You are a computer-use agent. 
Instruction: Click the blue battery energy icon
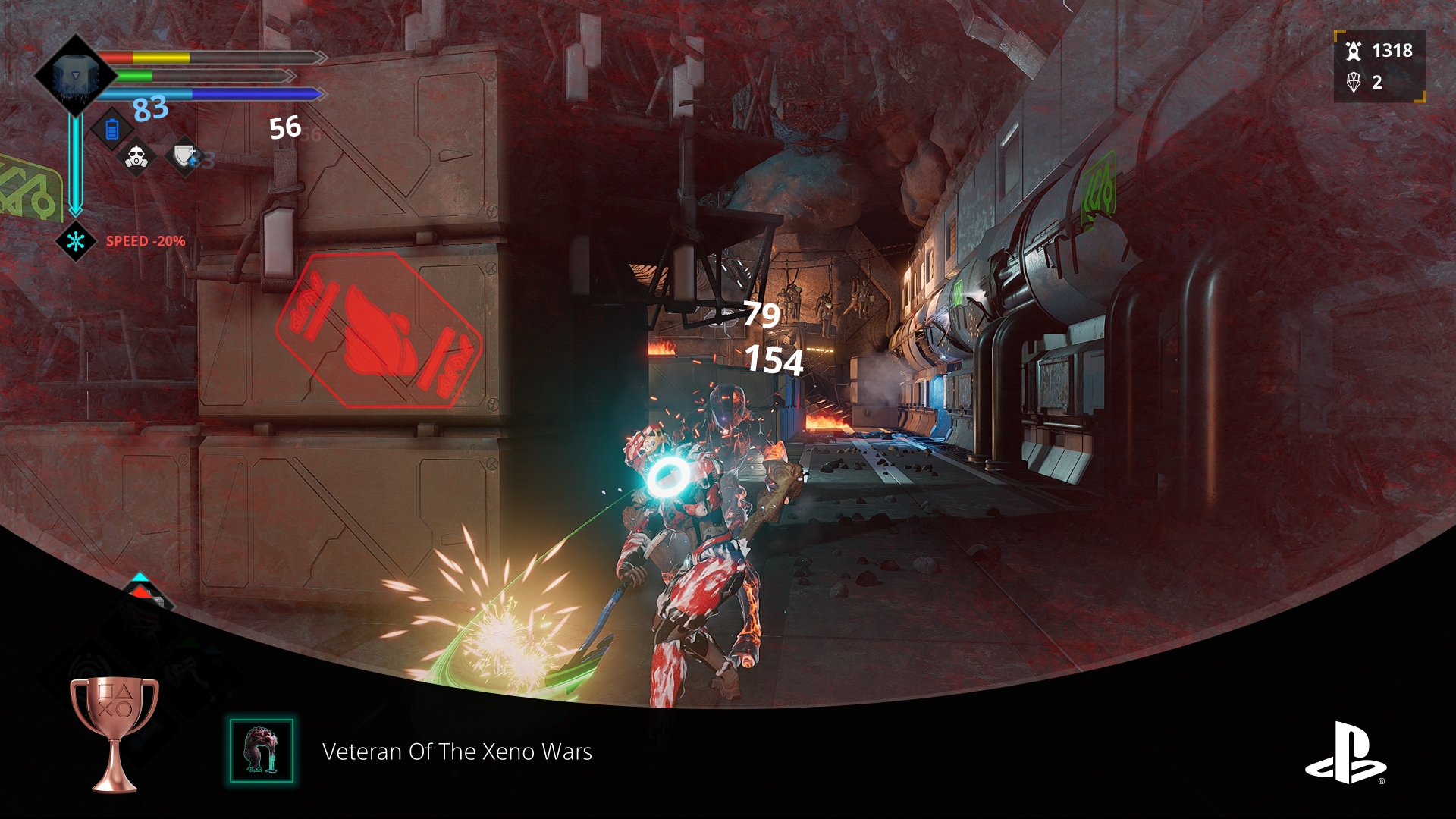(x=112, y=130)
